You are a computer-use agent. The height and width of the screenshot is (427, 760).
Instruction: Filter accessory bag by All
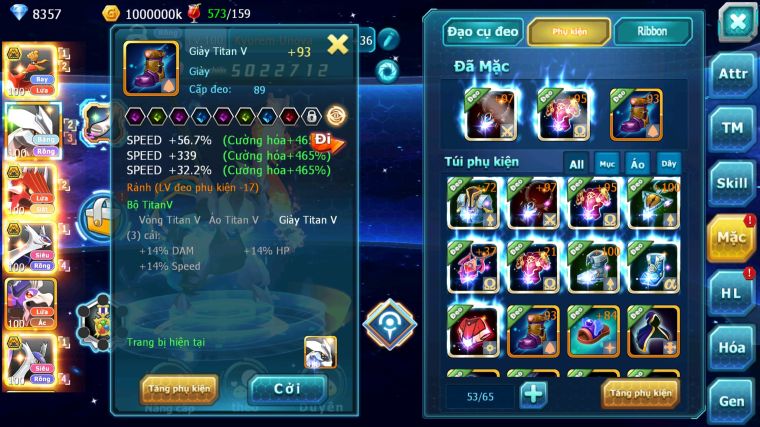(x=577, y=163)
